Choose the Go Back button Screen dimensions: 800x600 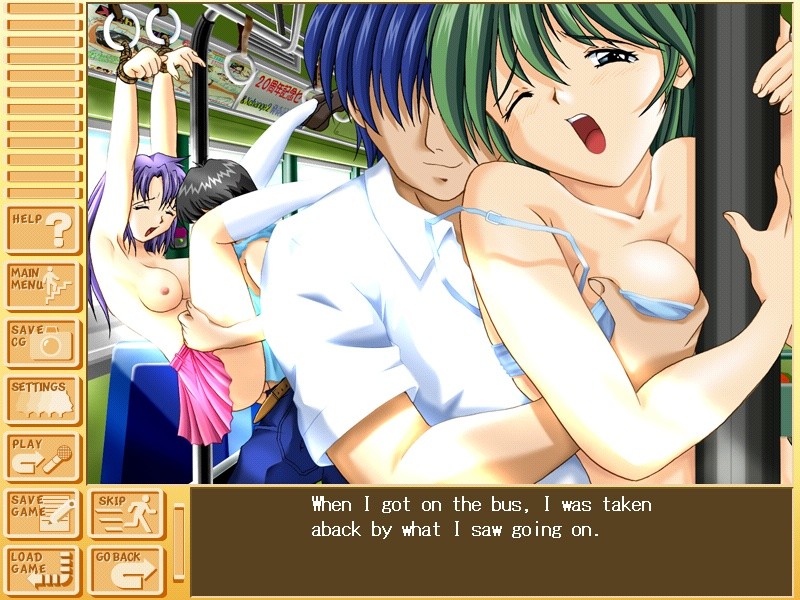127,571
